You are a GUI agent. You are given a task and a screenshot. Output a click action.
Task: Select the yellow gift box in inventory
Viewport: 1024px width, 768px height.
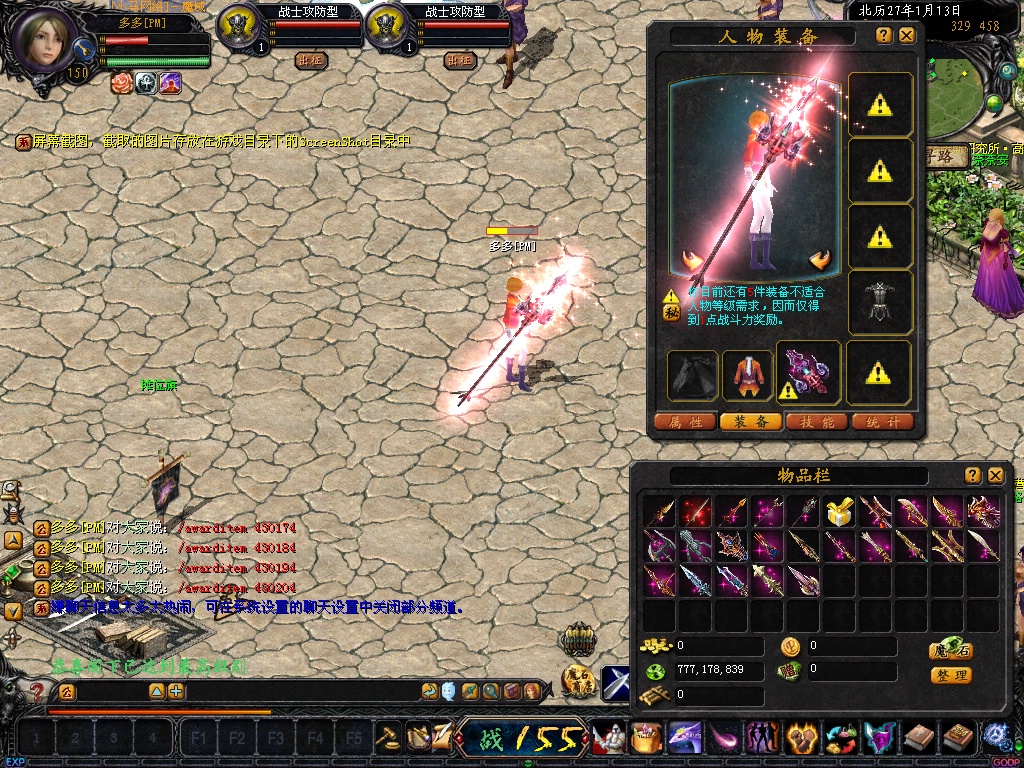tap(840, 512)
